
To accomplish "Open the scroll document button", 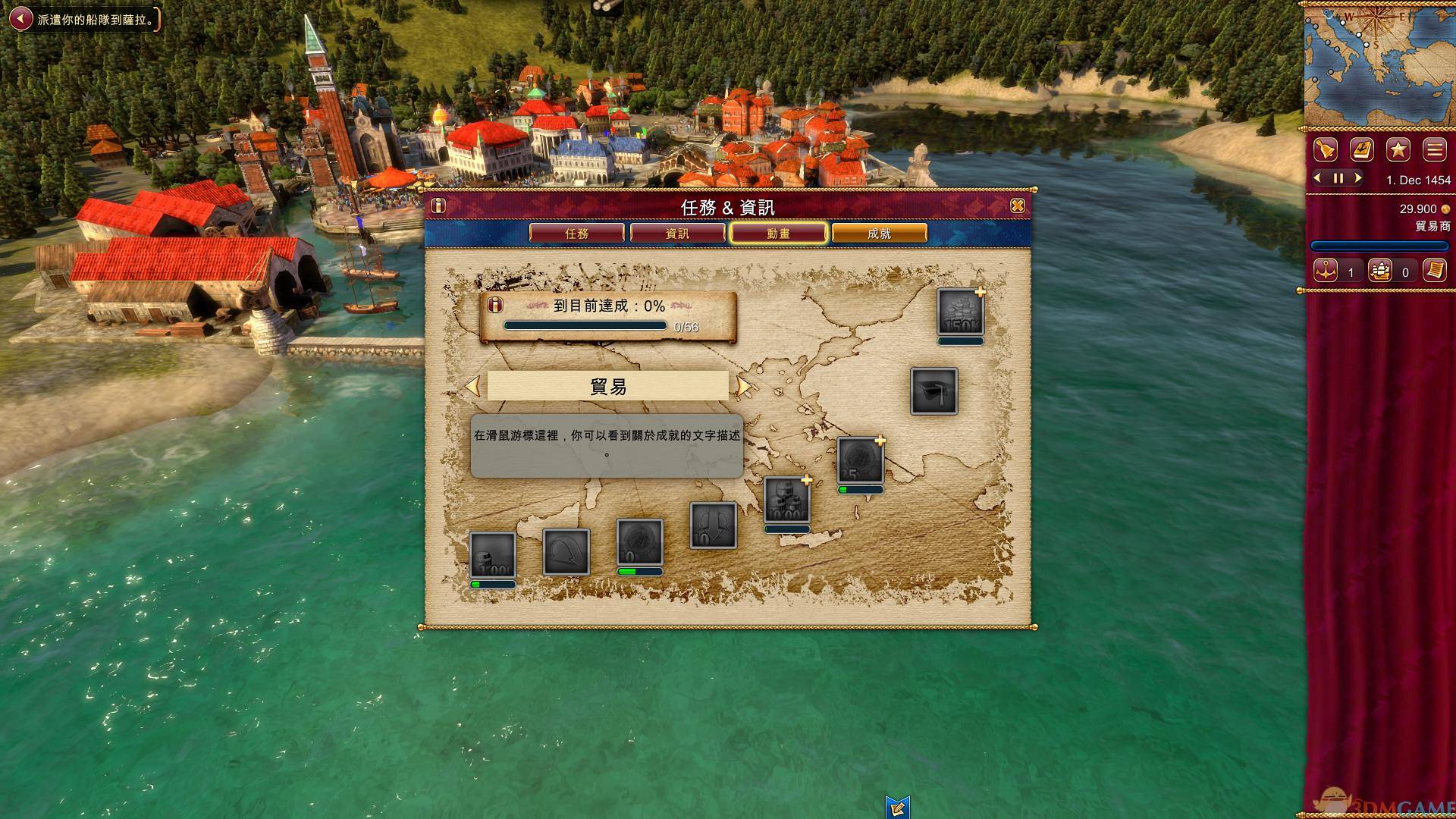I will click(x=1434, y=271).
